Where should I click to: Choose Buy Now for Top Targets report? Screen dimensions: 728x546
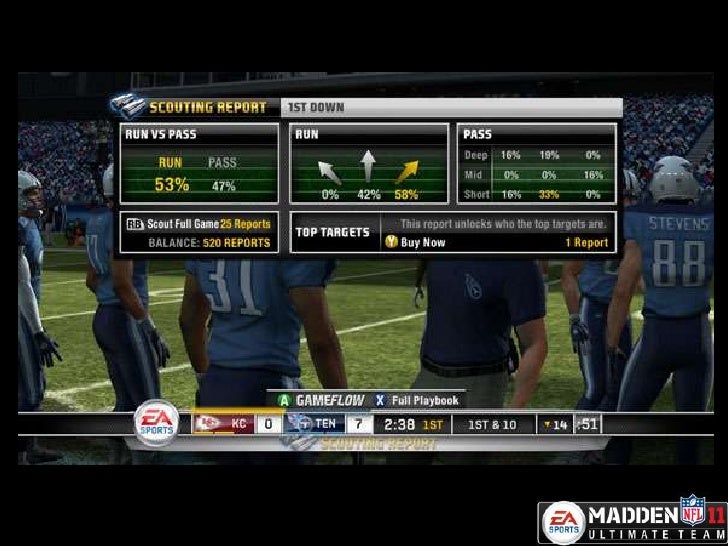(x=413, y=242)
